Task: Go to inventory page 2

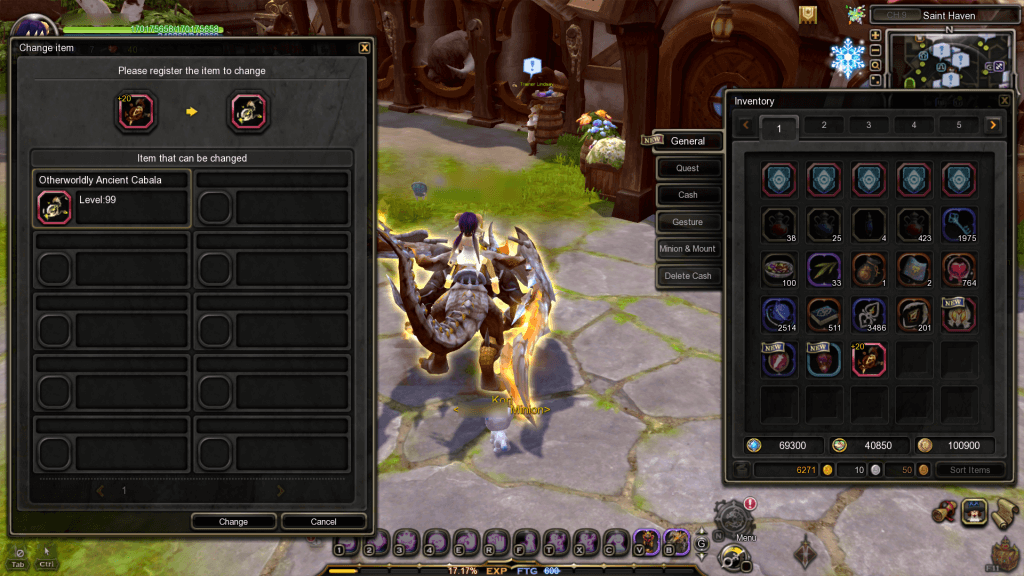Action: 824,125
